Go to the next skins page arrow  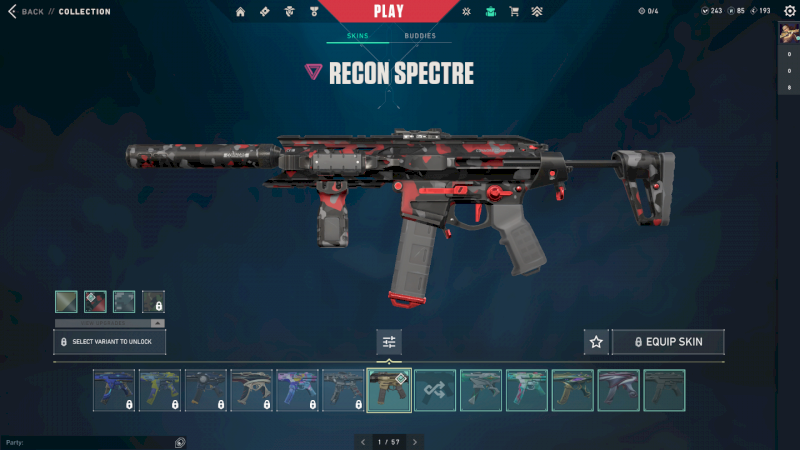[x=415, y=441]
